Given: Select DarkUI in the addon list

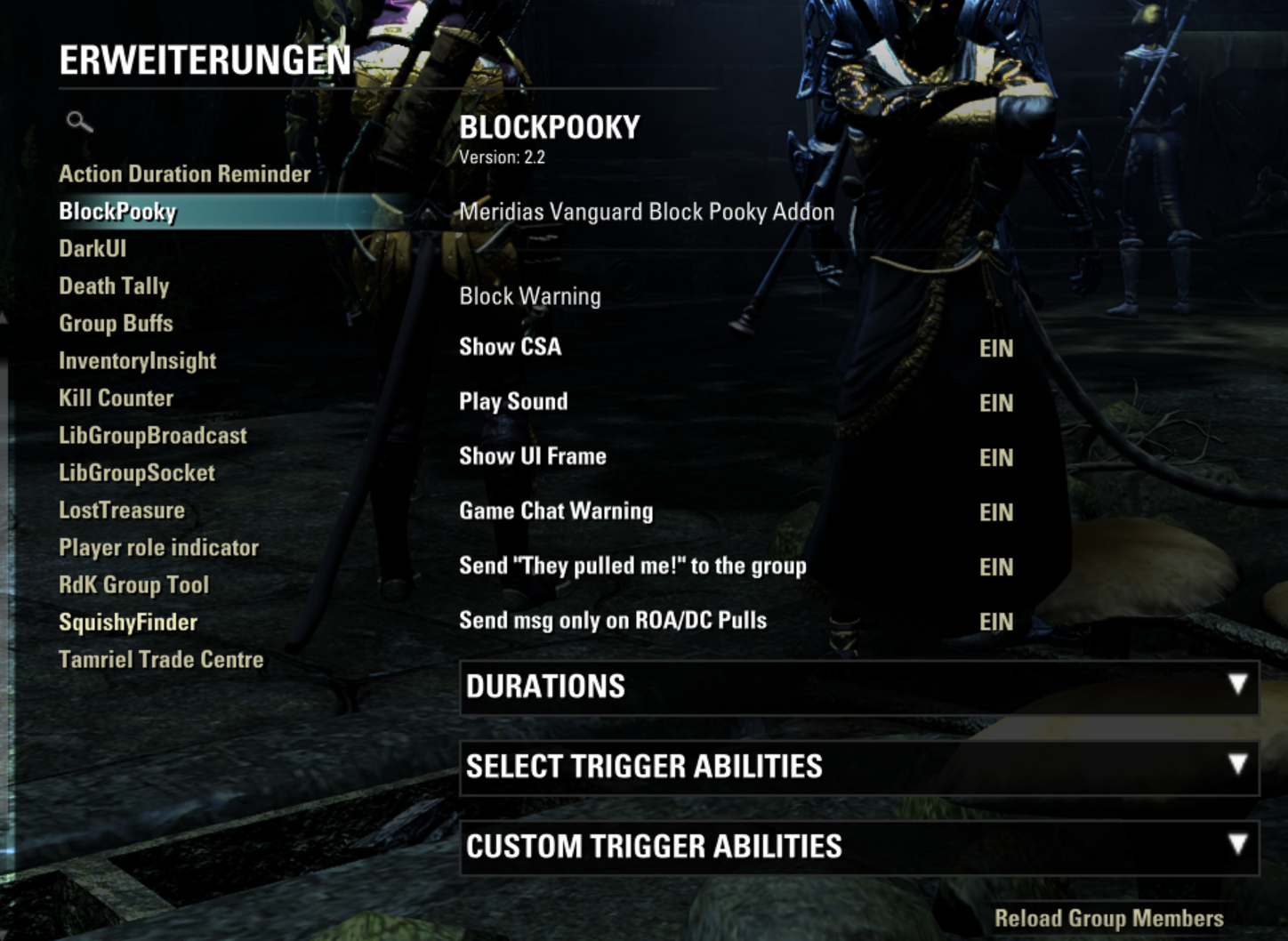Looking at the screenshot, I should tap(93, 249).
